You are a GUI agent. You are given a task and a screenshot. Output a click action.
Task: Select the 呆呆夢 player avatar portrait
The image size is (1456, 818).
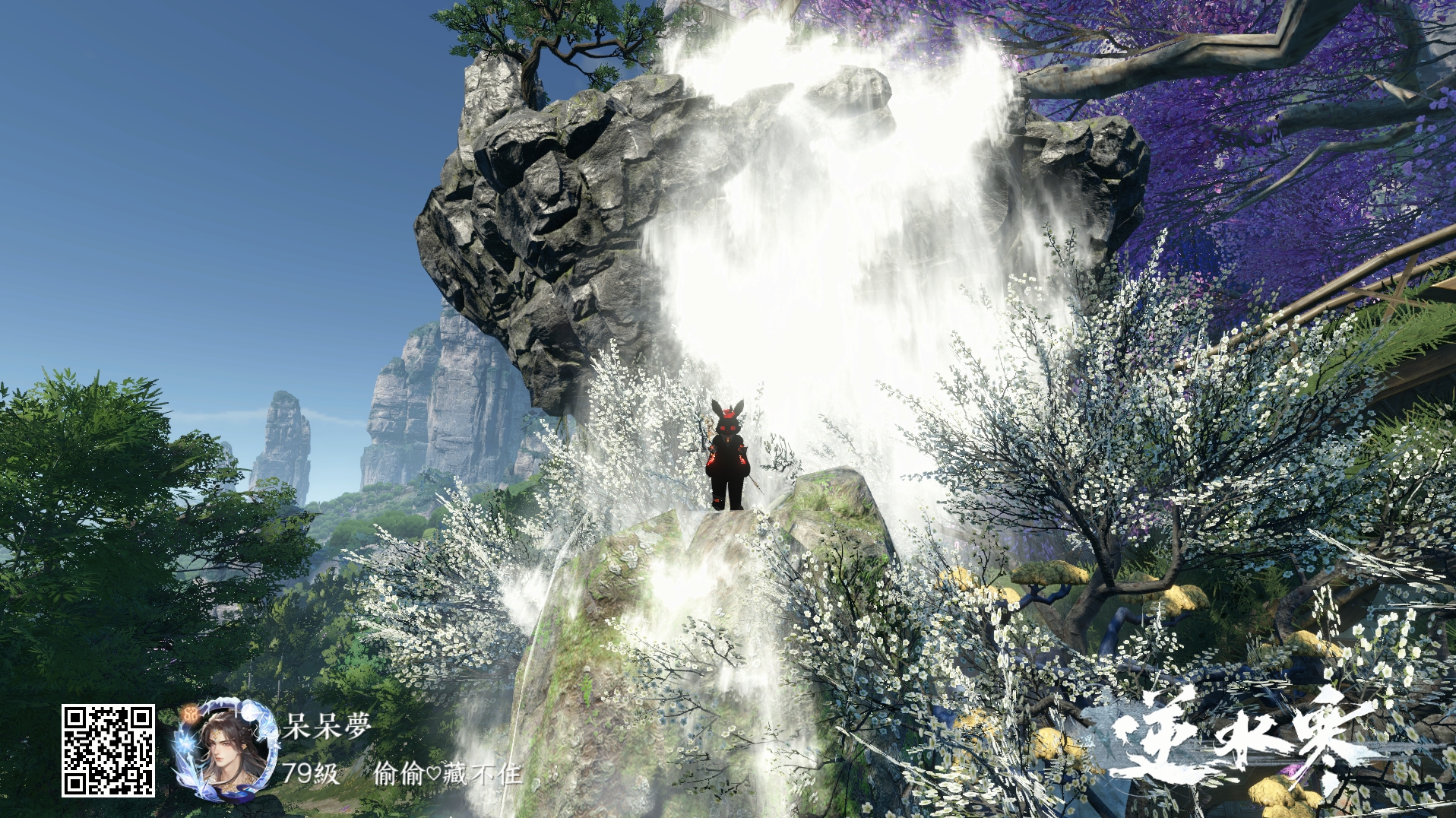[225, 751]
